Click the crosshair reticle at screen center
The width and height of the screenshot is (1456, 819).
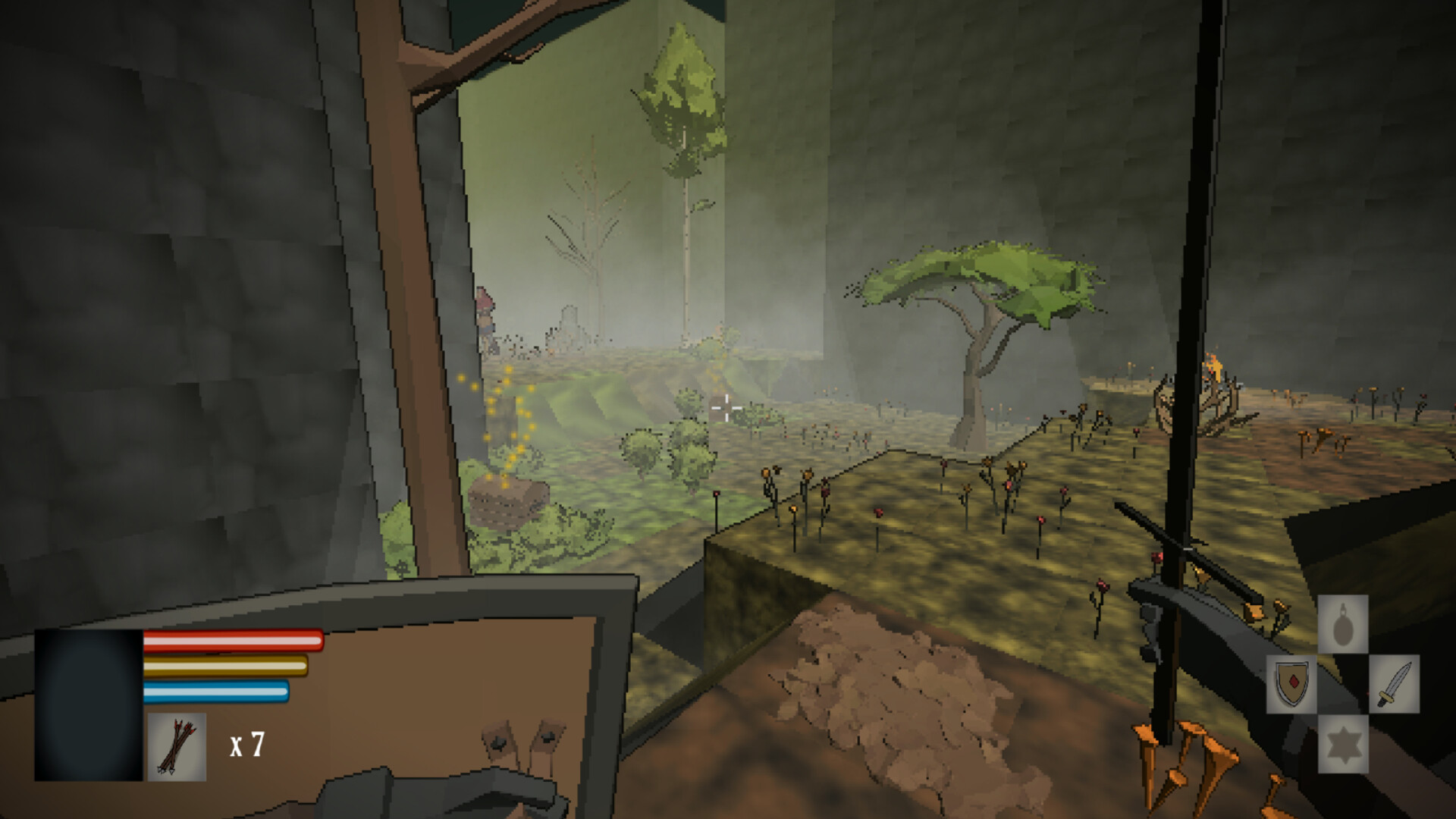726,409
